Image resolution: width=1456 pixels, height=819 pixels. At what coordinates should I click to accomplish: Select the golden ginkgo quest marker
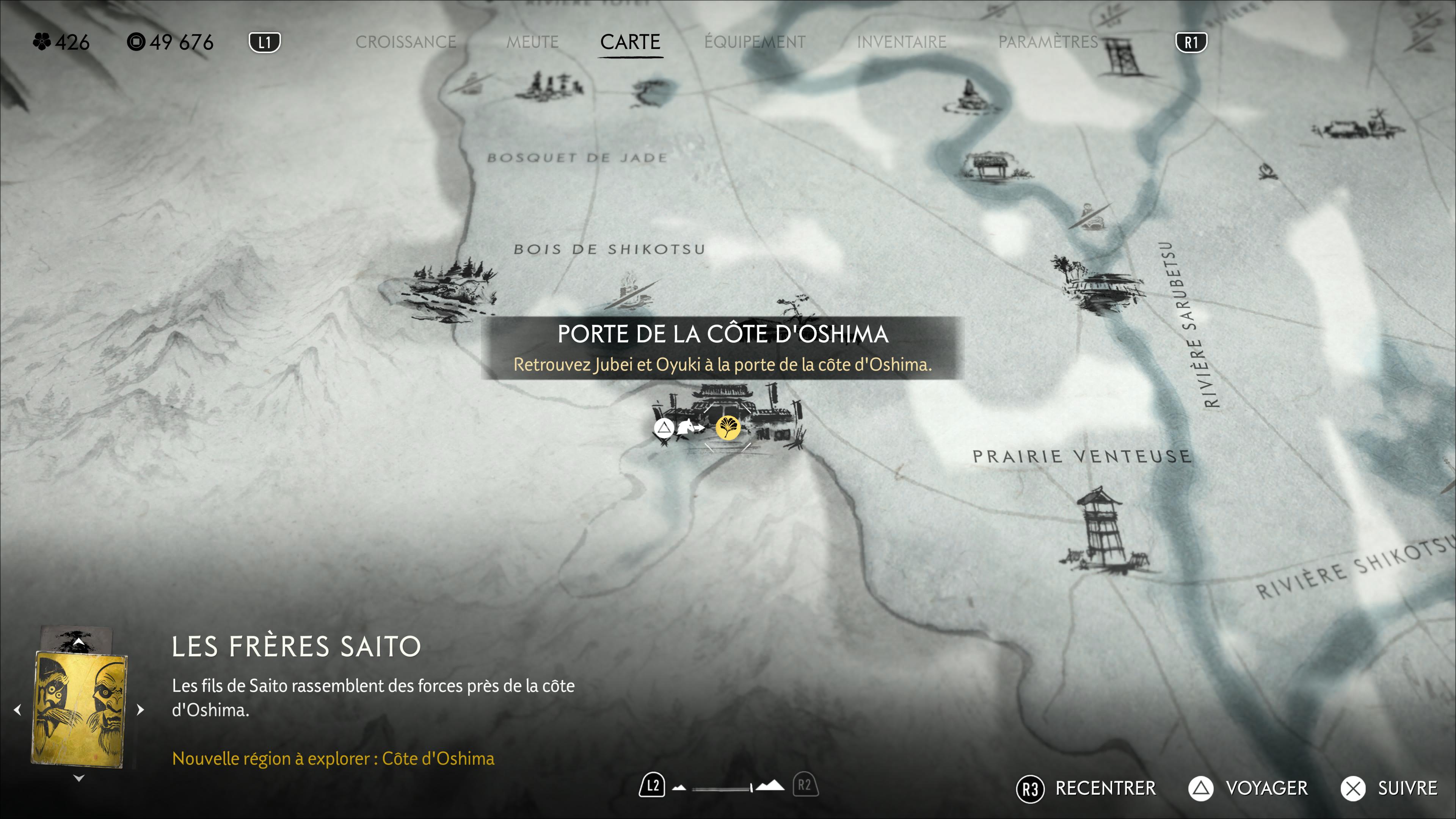coord(728,427)
